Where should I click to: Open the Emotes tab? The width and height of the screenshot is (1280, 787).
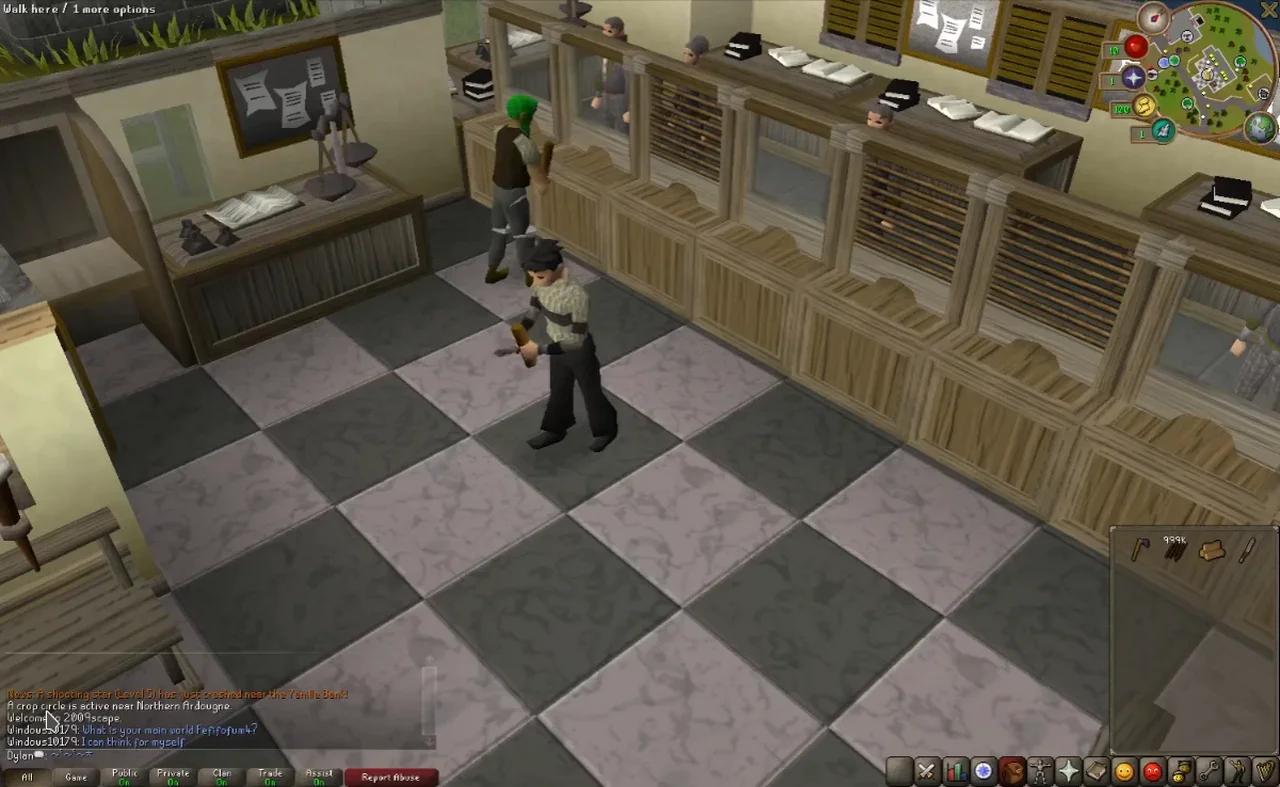[x=1234, y=770]
